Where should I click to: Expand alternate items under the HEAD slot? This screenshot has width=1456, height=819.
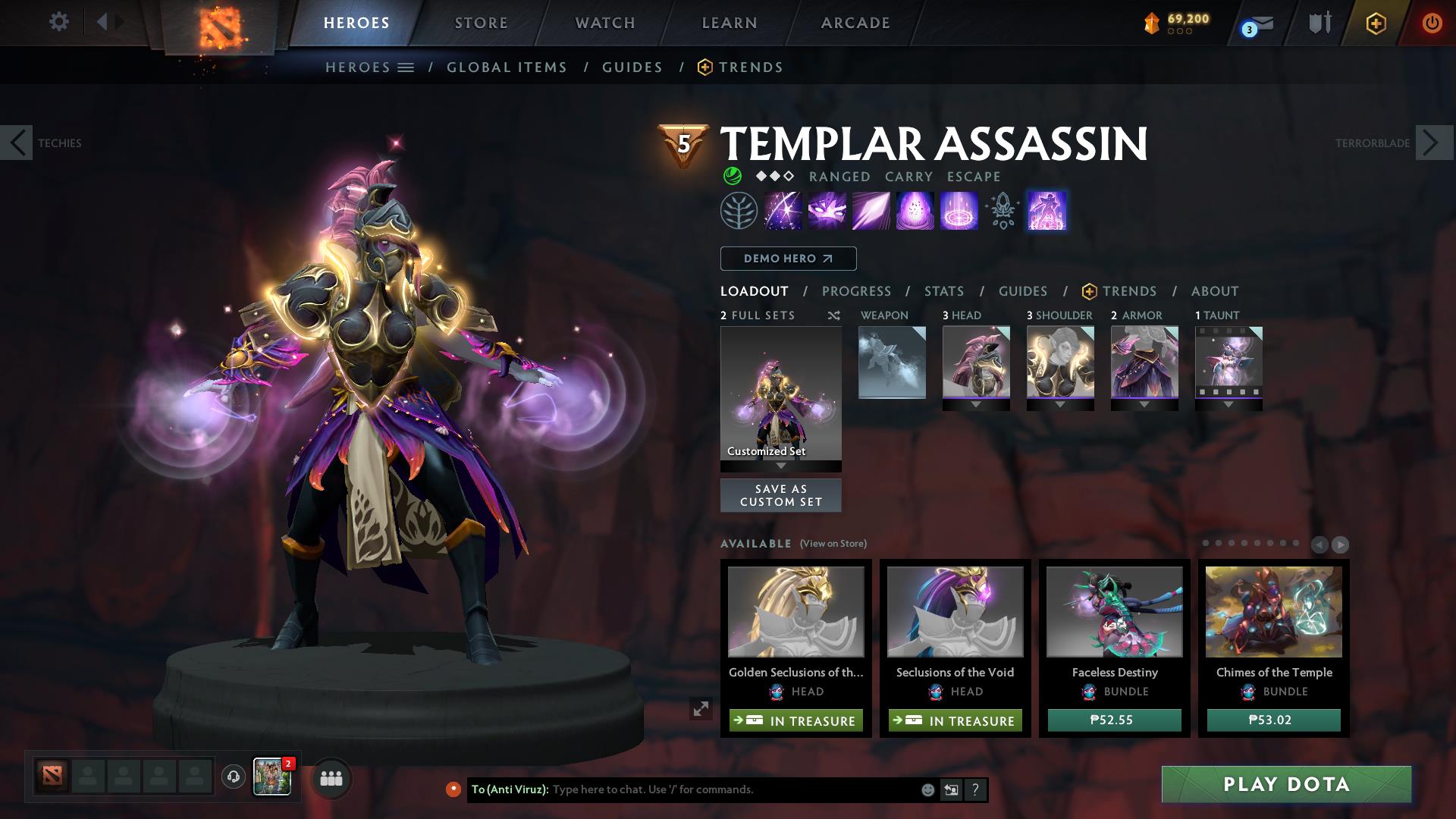pyautogui.click(x=976, y=405)
